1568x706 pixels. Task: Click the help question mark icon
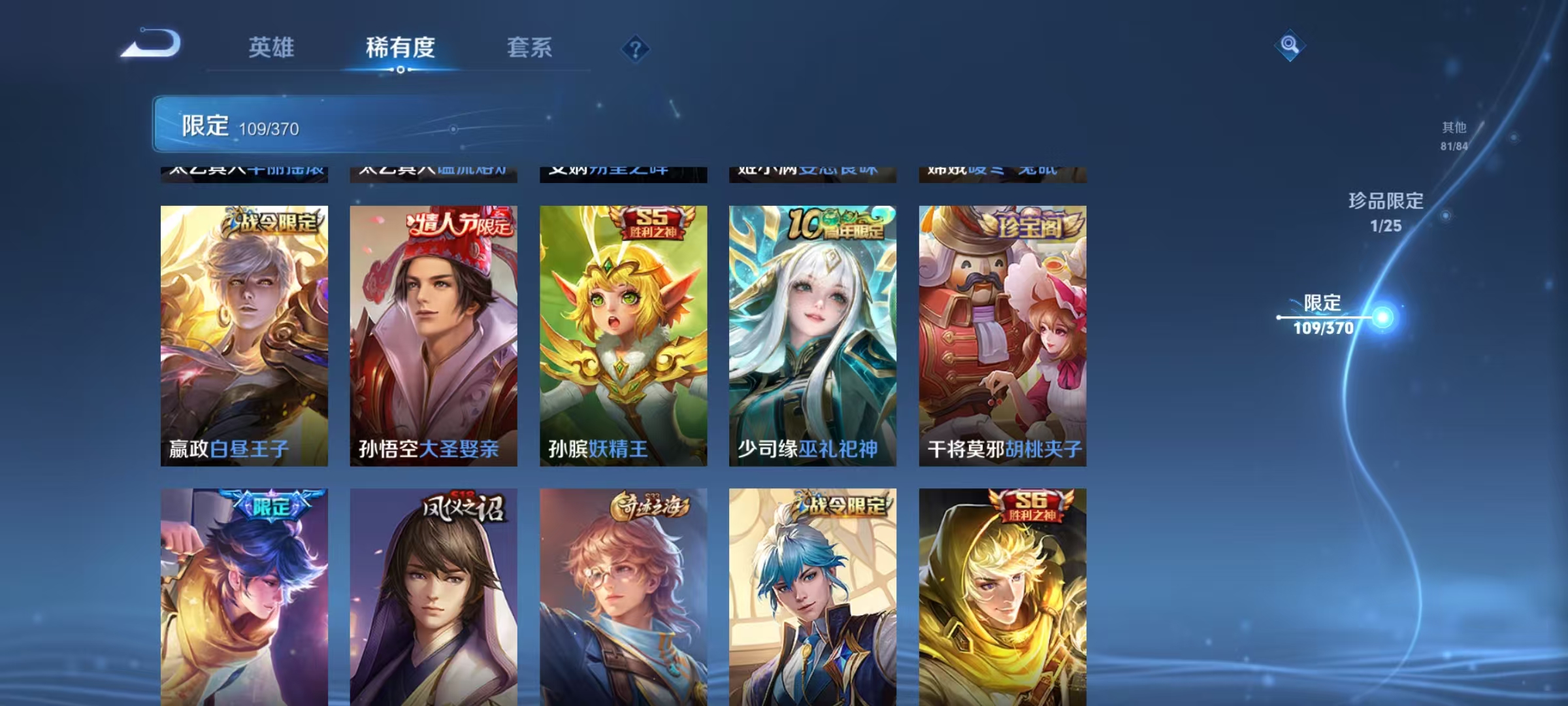click(637, 49)
